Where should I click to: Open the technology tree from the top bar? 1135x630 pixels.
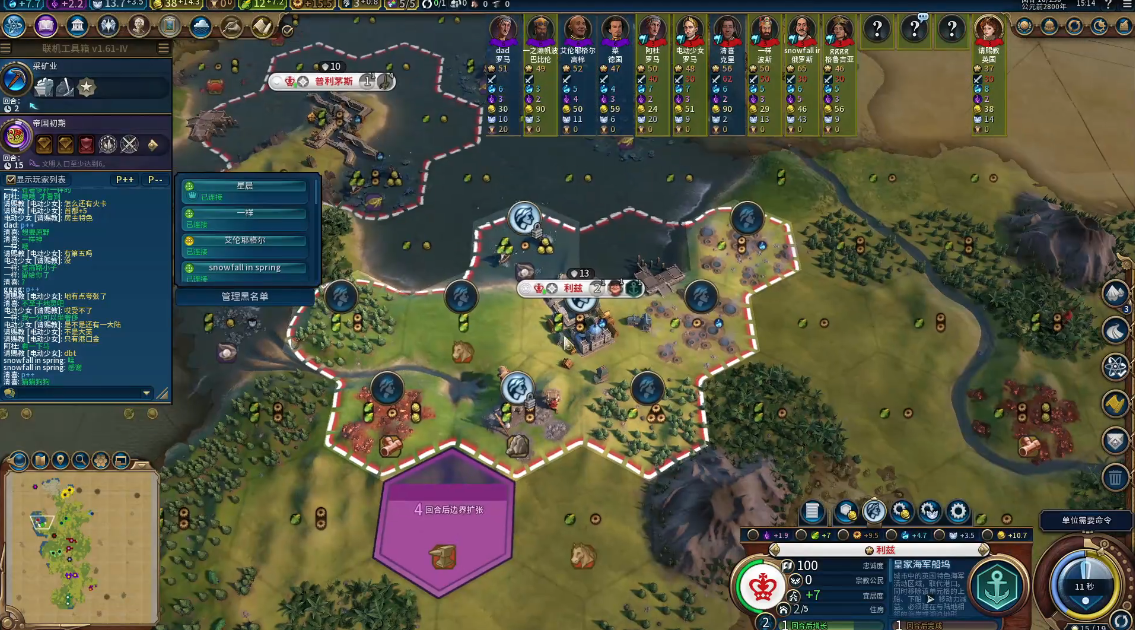[x=14, y=27]
